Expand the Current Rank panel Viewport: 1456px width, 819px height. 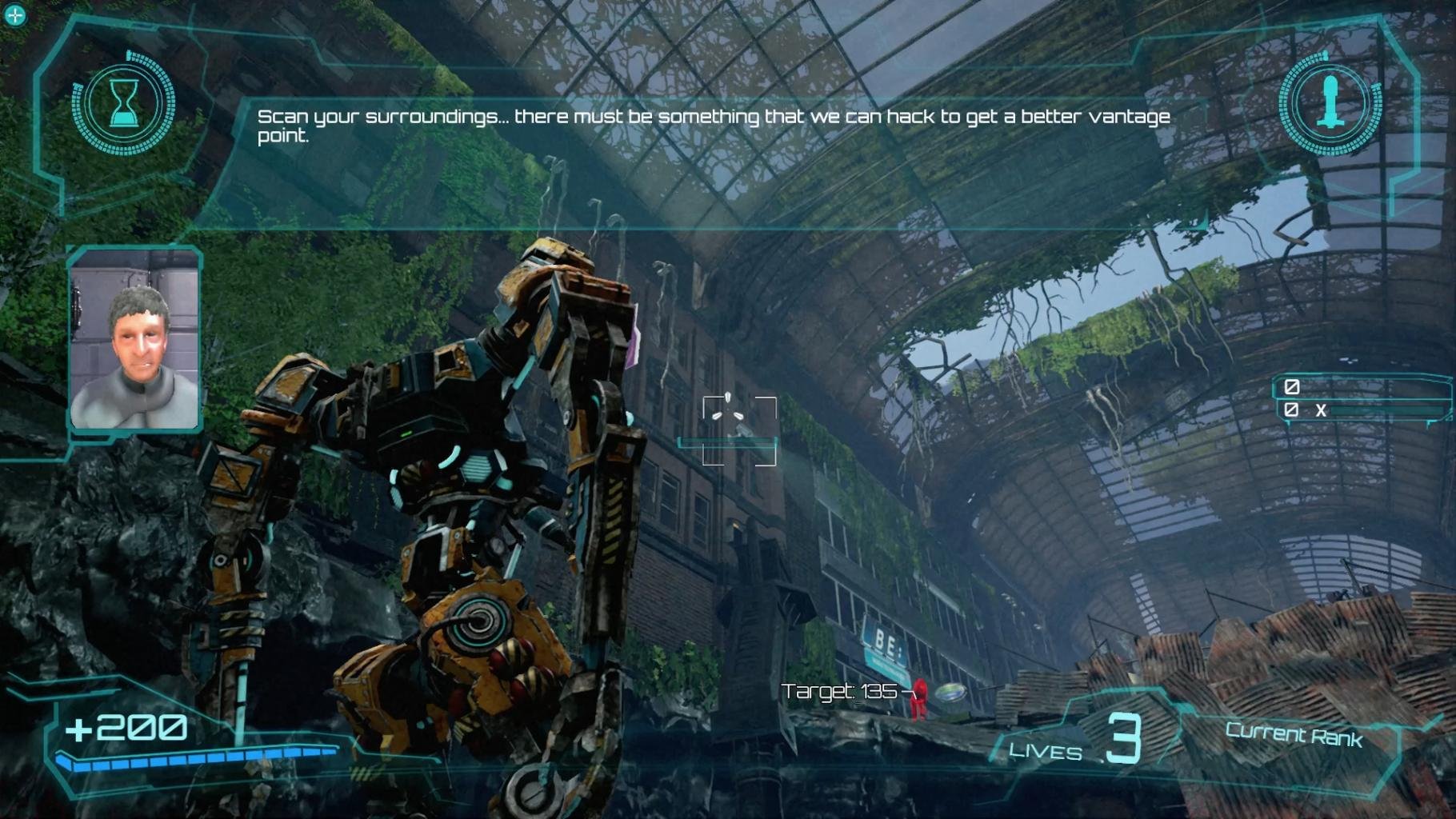(1293, 737)
